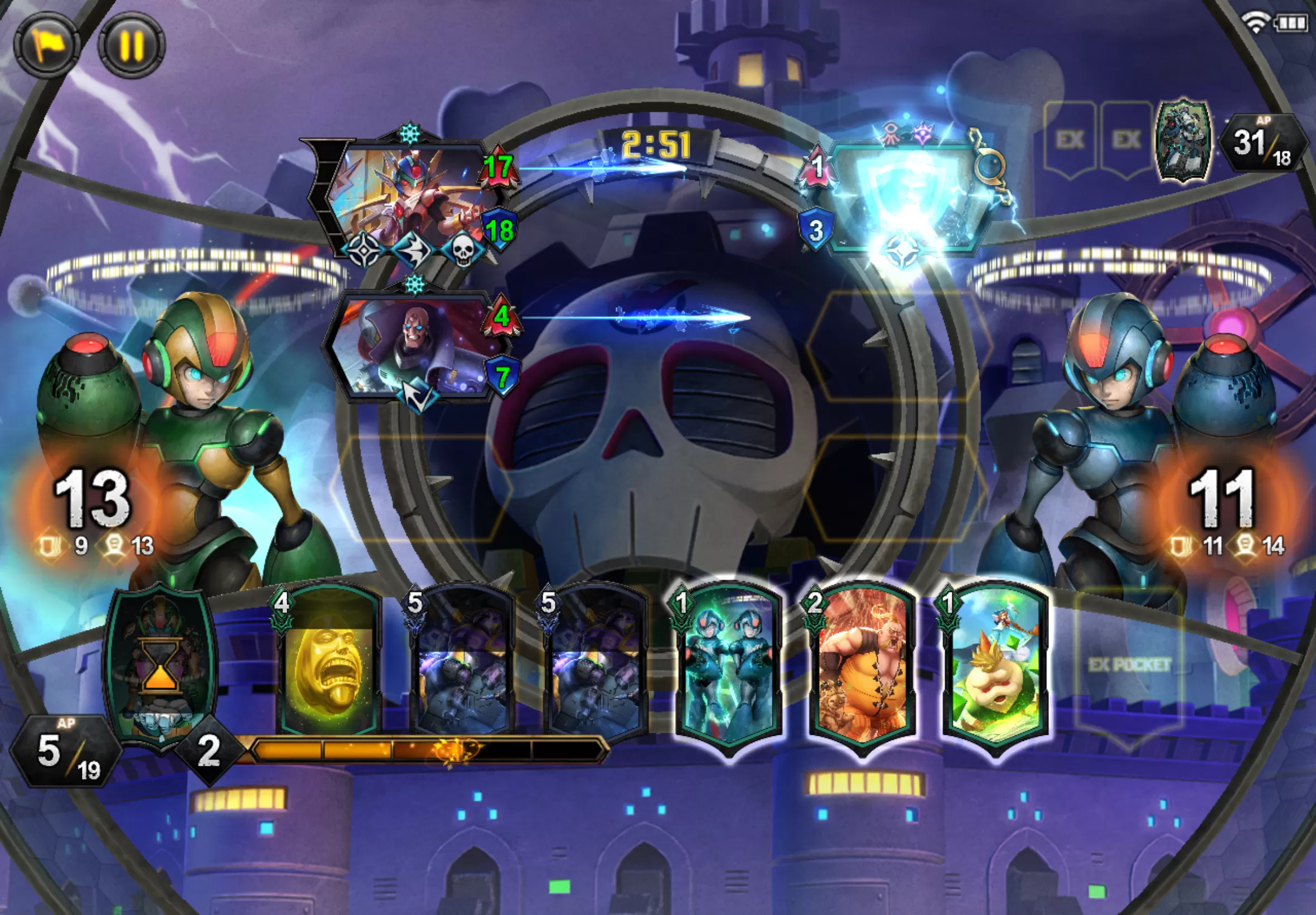This screenshot has height=915, width=1316.
Task: Inspect the opponent's deck card
Action: (x=1183, y=141)
